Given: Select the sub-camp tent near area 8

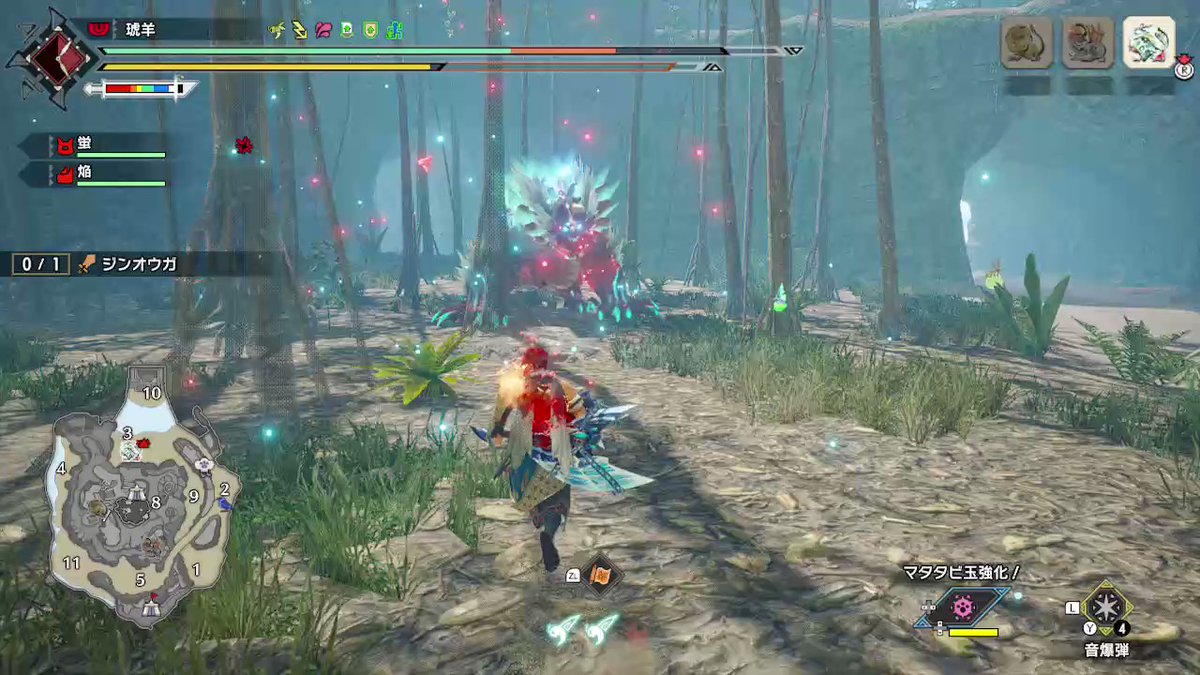Looking at the screenshot, I should click(x=136, y=493).
